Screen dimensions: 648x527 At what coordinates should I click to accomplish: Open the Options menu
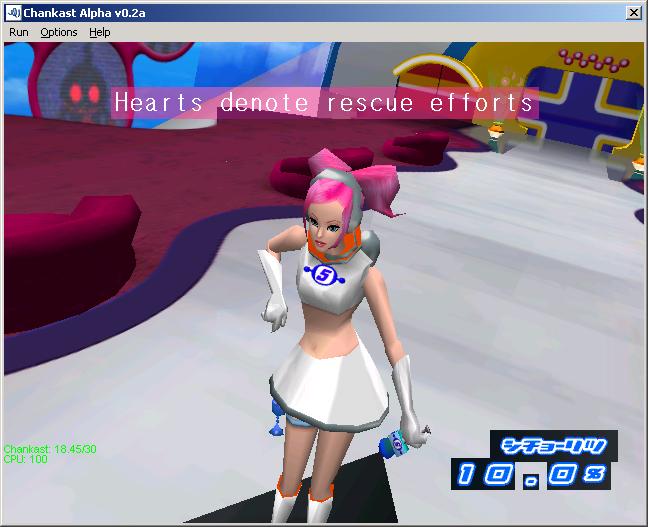[x=59, y=32]
